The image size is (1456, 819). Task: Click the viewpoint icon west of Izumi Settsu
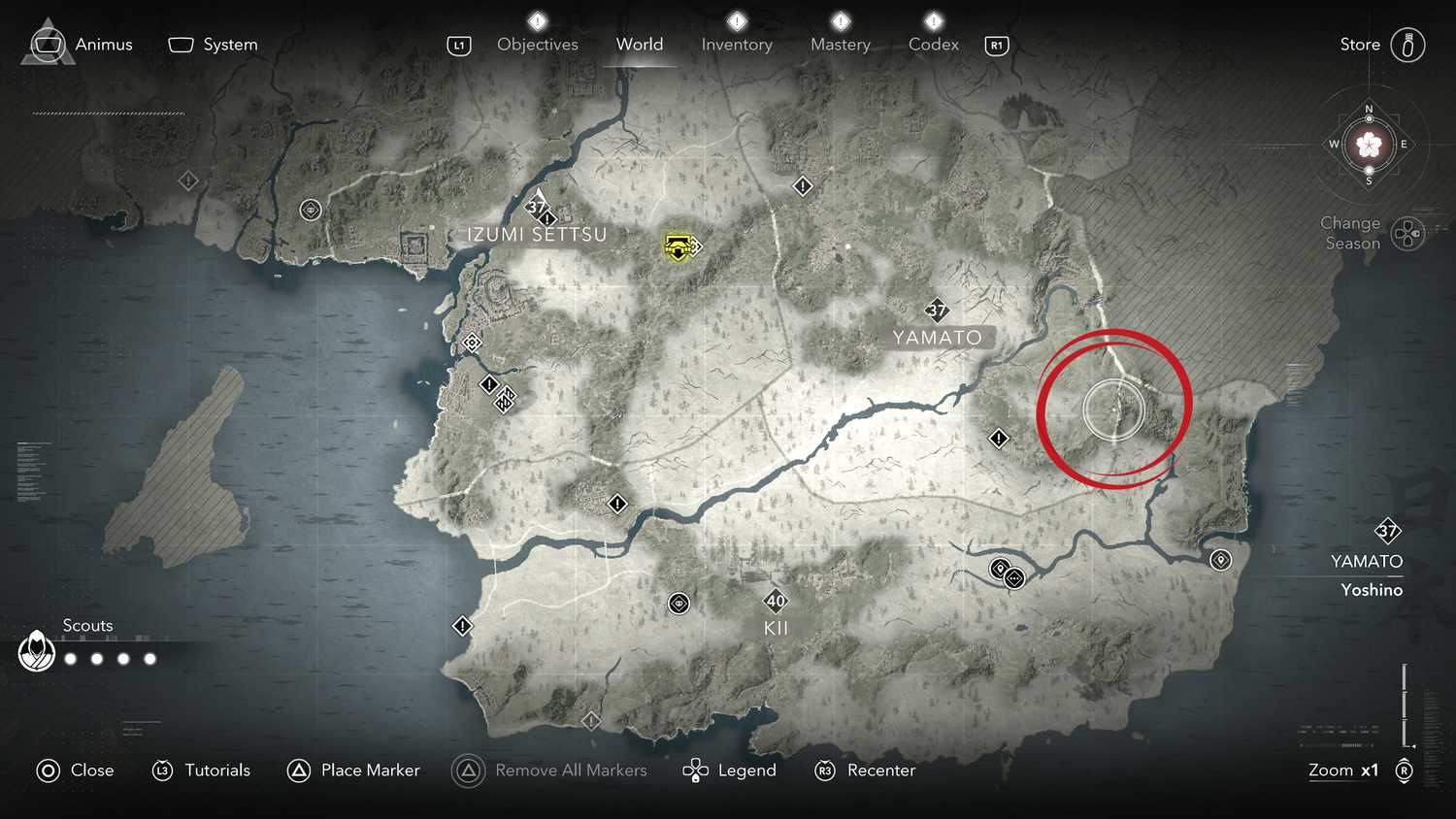click(311, 210)
